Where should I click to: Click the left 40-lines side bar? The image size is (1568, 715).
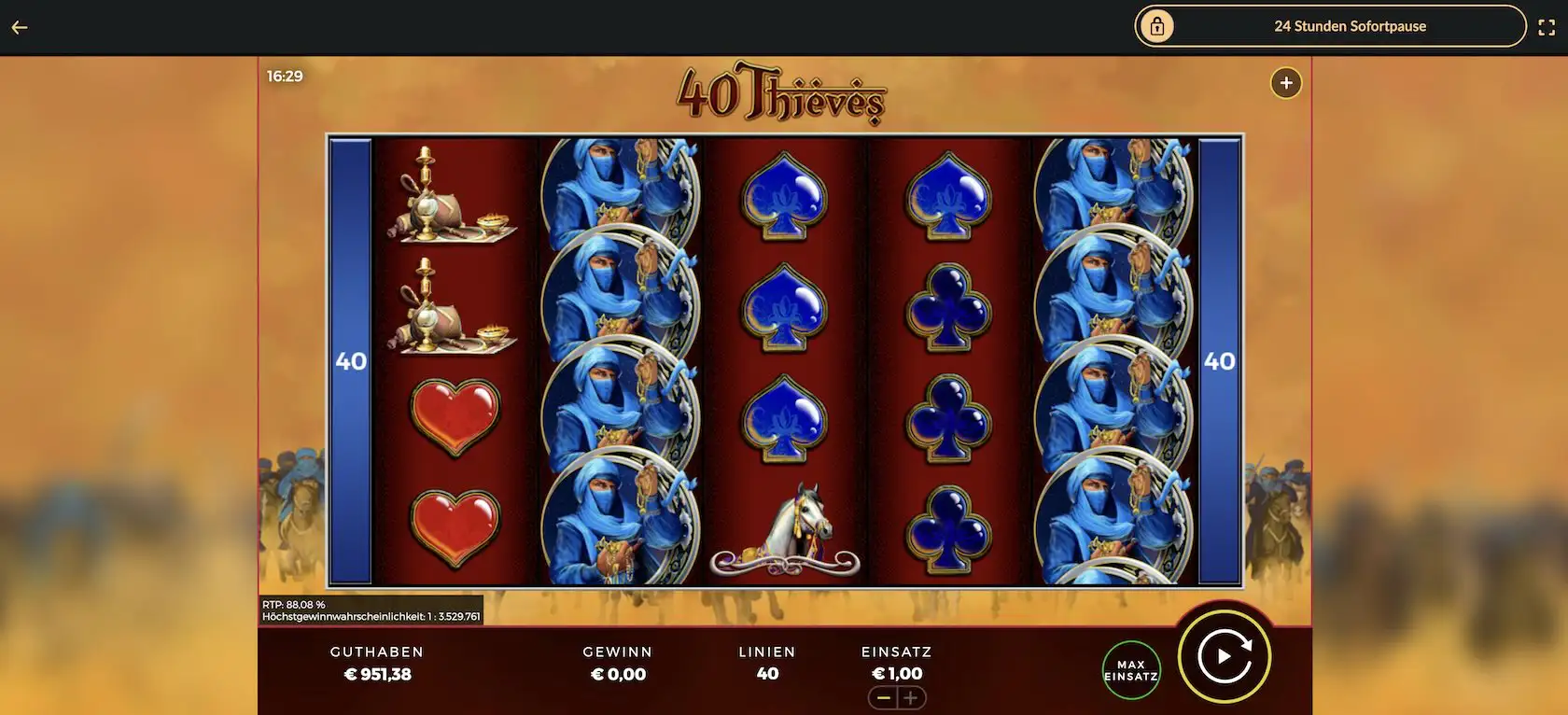[349, 359]
